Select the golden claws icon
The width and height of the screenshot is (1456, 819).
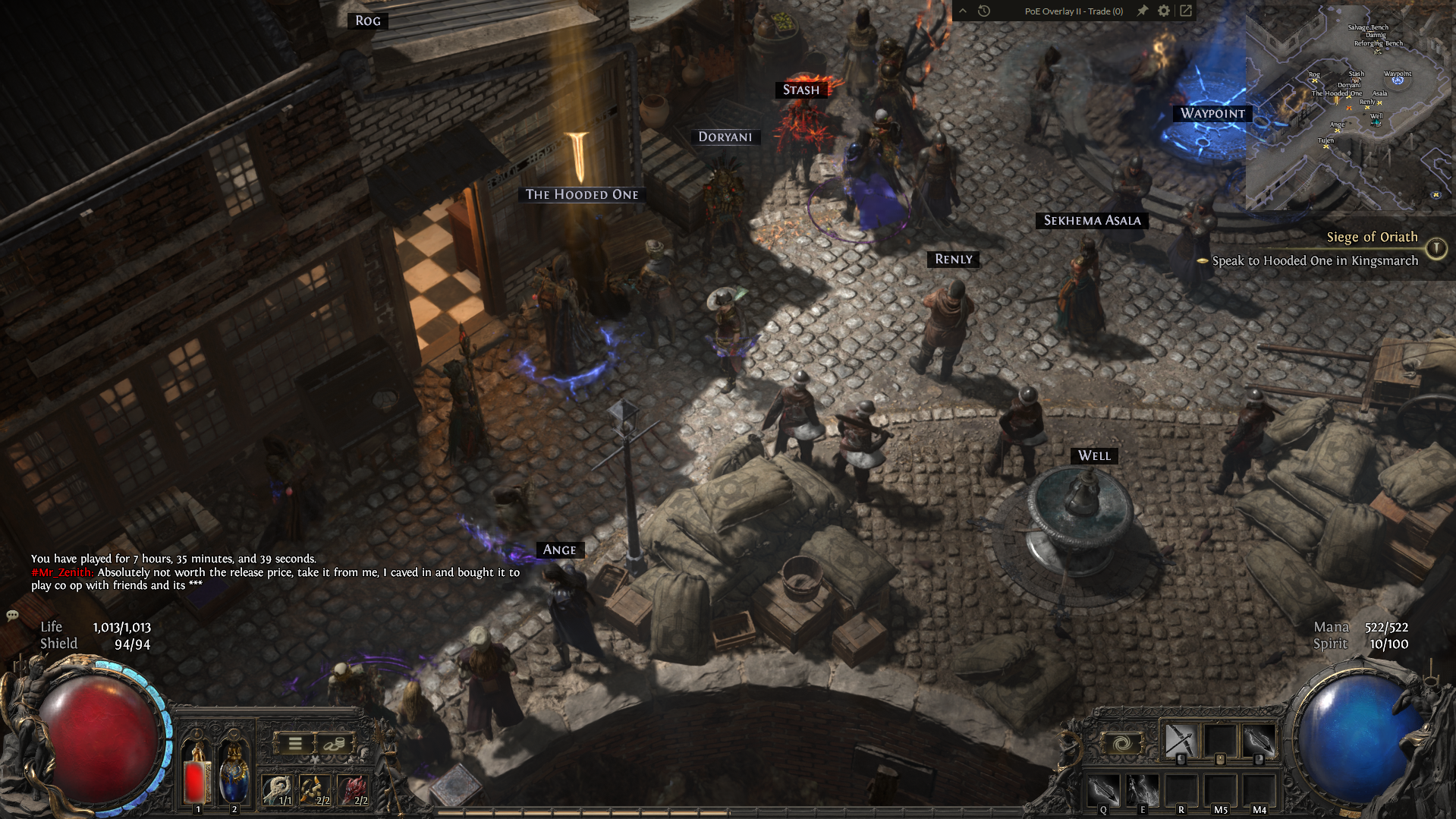click(x=314, y=789)
